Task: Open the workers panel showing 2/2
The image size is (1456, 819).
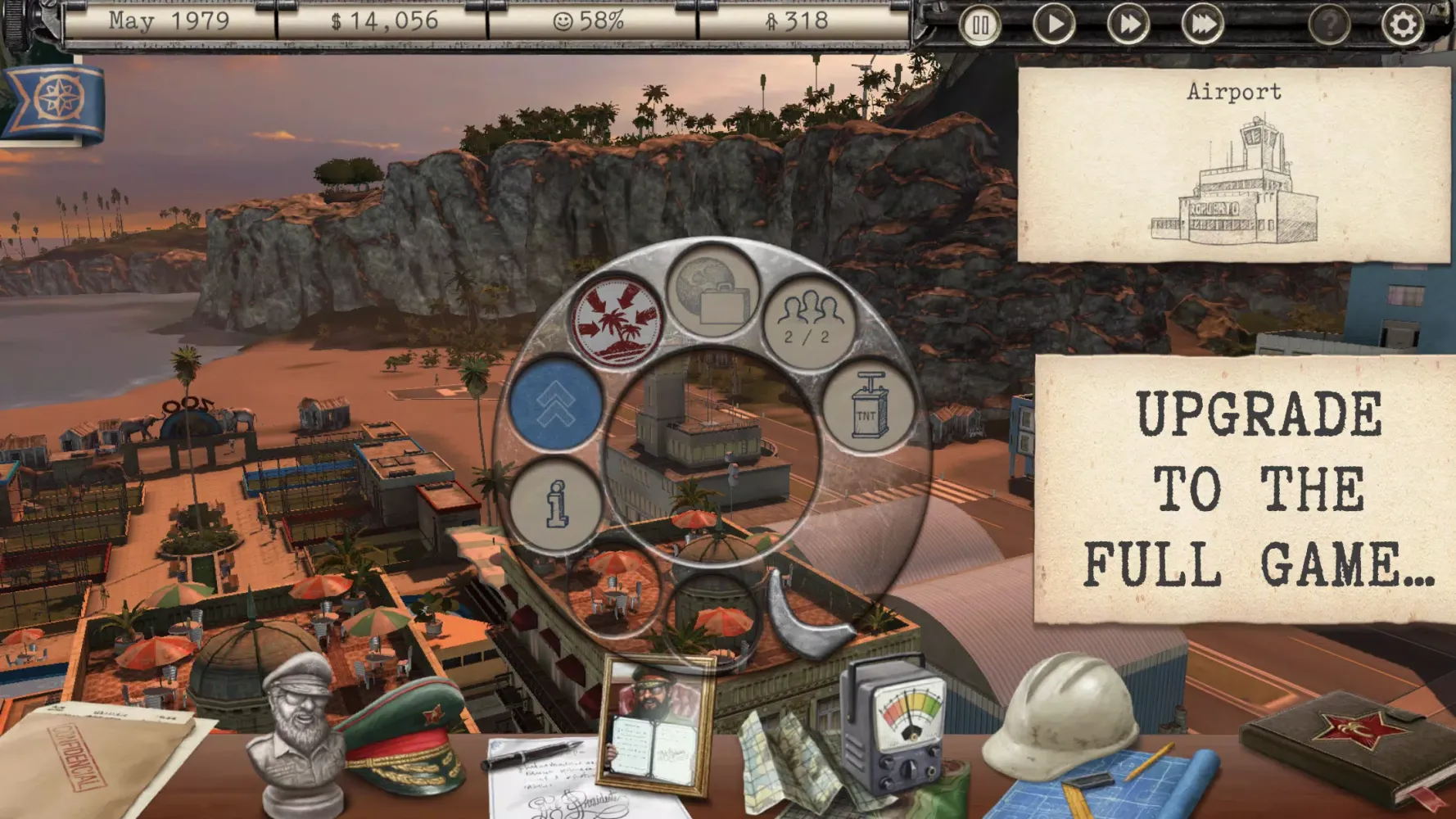Action: [809, 315]
